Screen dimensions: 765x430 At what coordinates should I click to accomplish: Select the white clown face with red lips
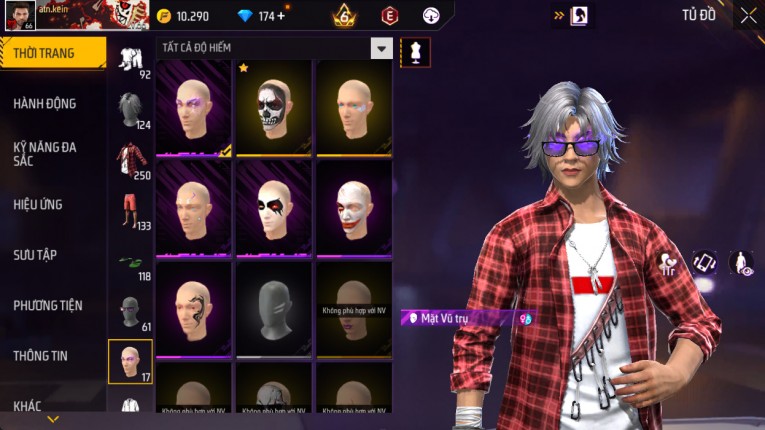[353, 208]
